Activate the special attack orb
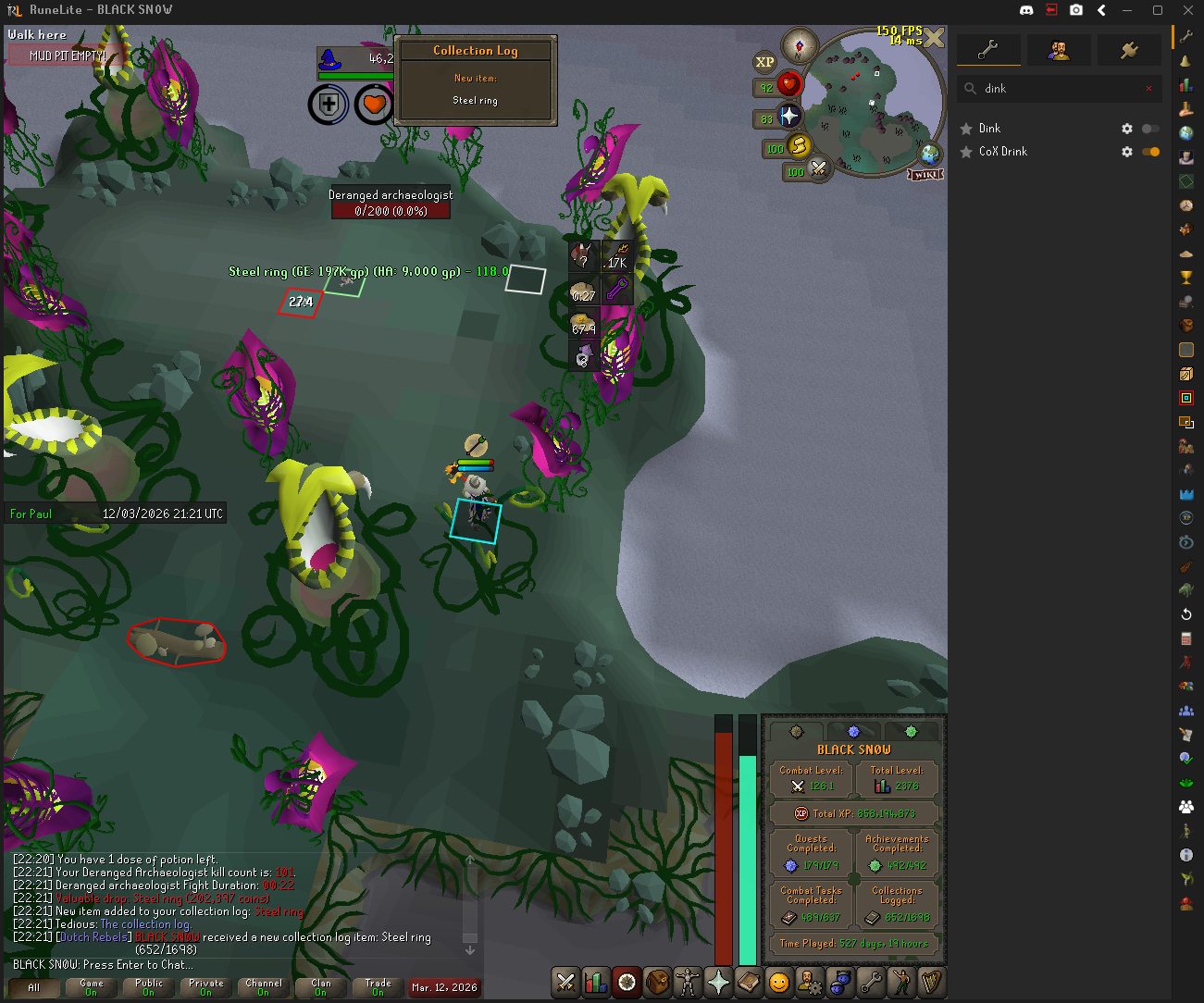Viewport: 1204px width, 1003px height. (x=818, y=169)
